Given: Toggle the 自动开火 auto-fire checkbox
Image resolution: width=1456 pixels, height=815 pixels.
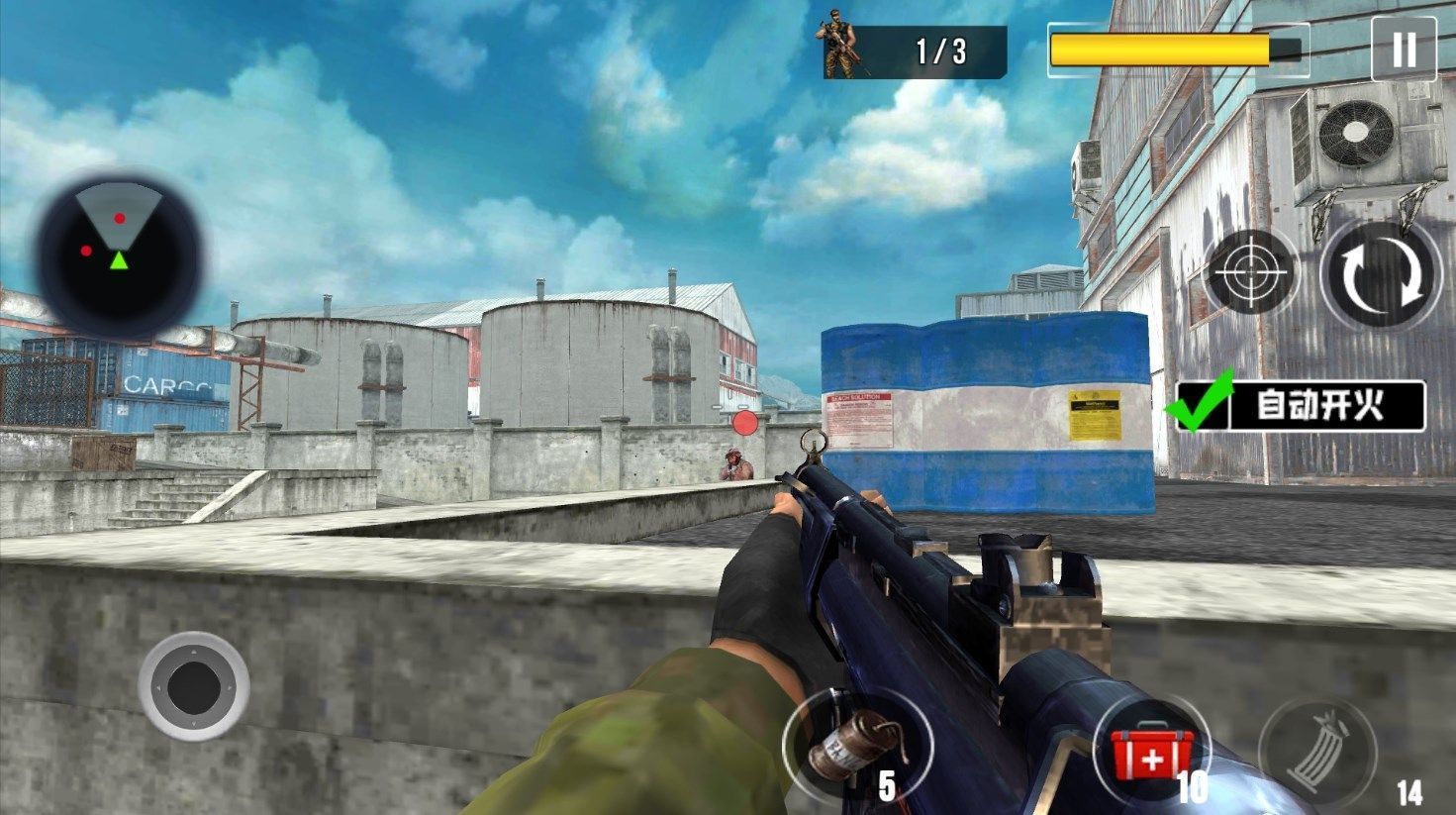Looking at the screenshot, I should click(1200, 404).
